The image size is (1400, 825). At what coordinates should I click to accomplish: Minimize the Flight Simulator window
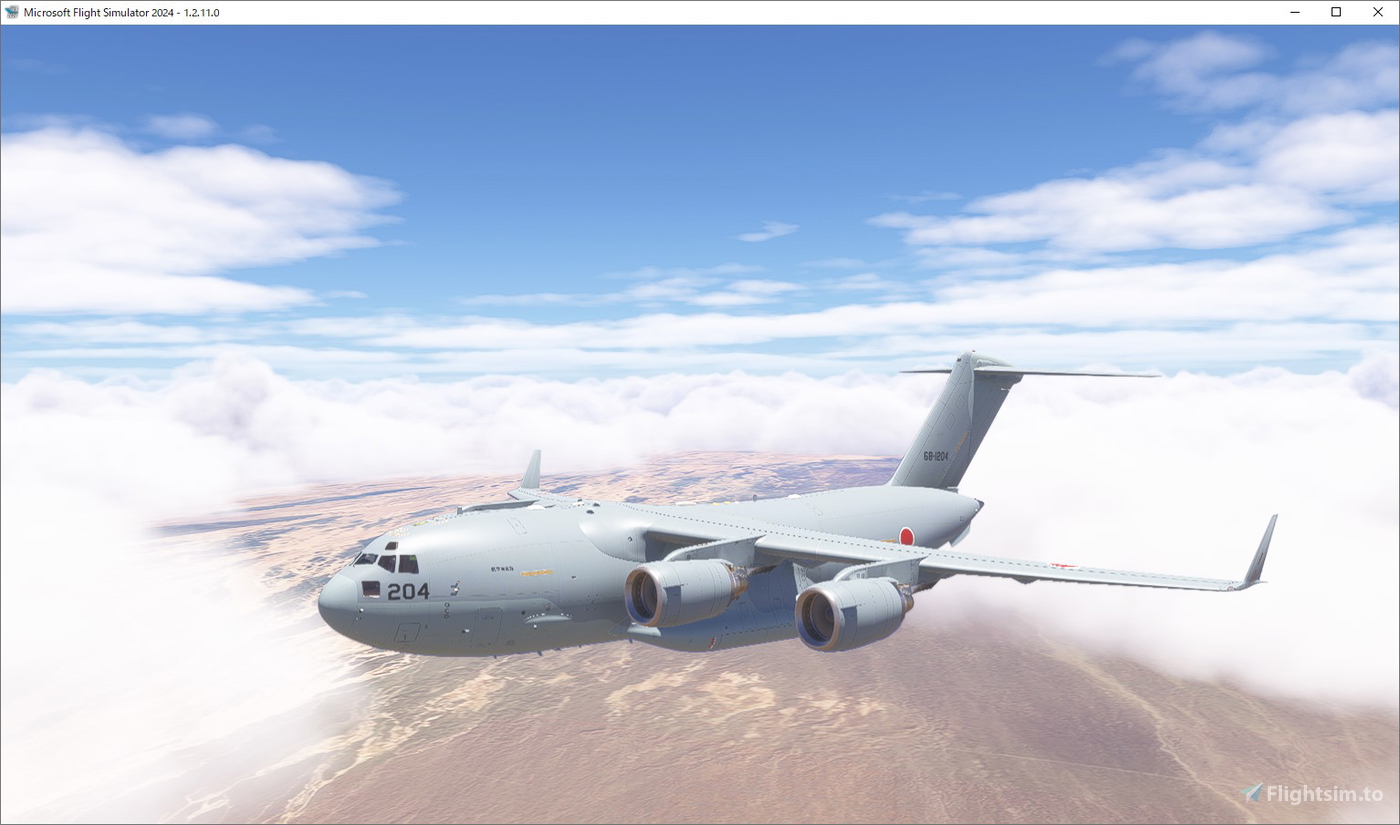[x=1293, y=12]
